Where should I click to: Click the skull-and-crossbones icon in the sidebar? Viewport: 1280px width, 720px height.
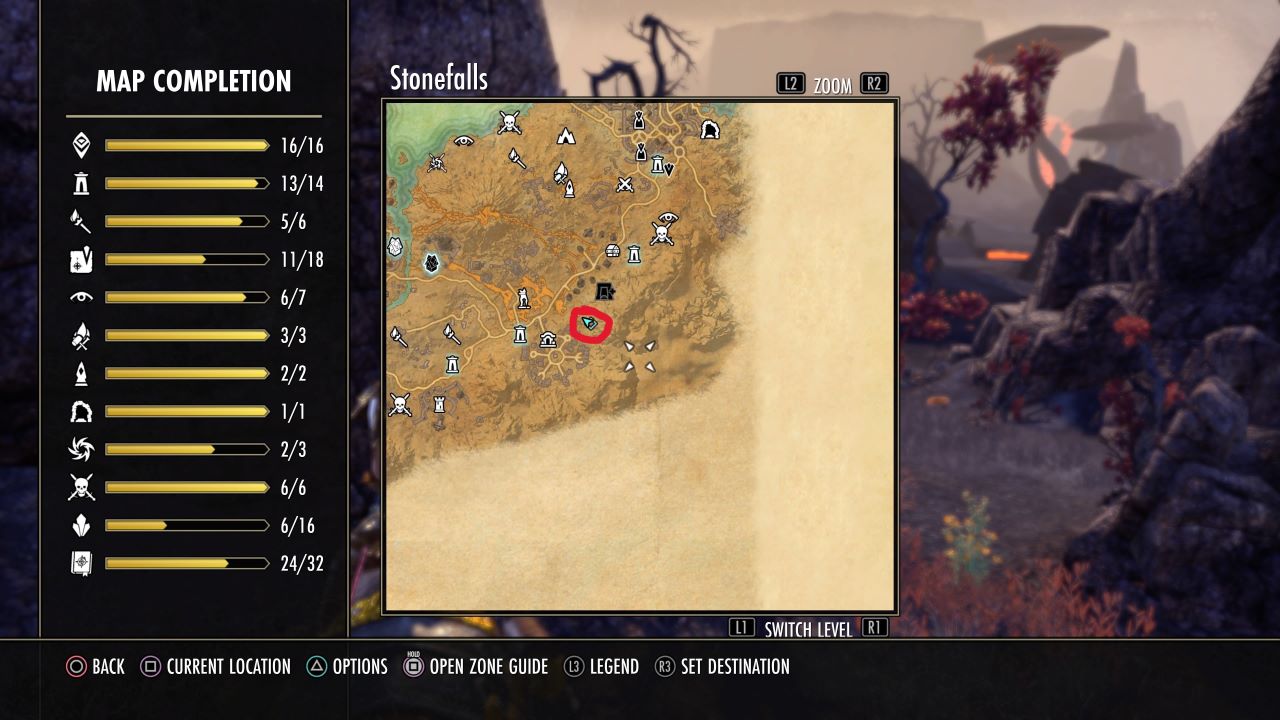80,488
